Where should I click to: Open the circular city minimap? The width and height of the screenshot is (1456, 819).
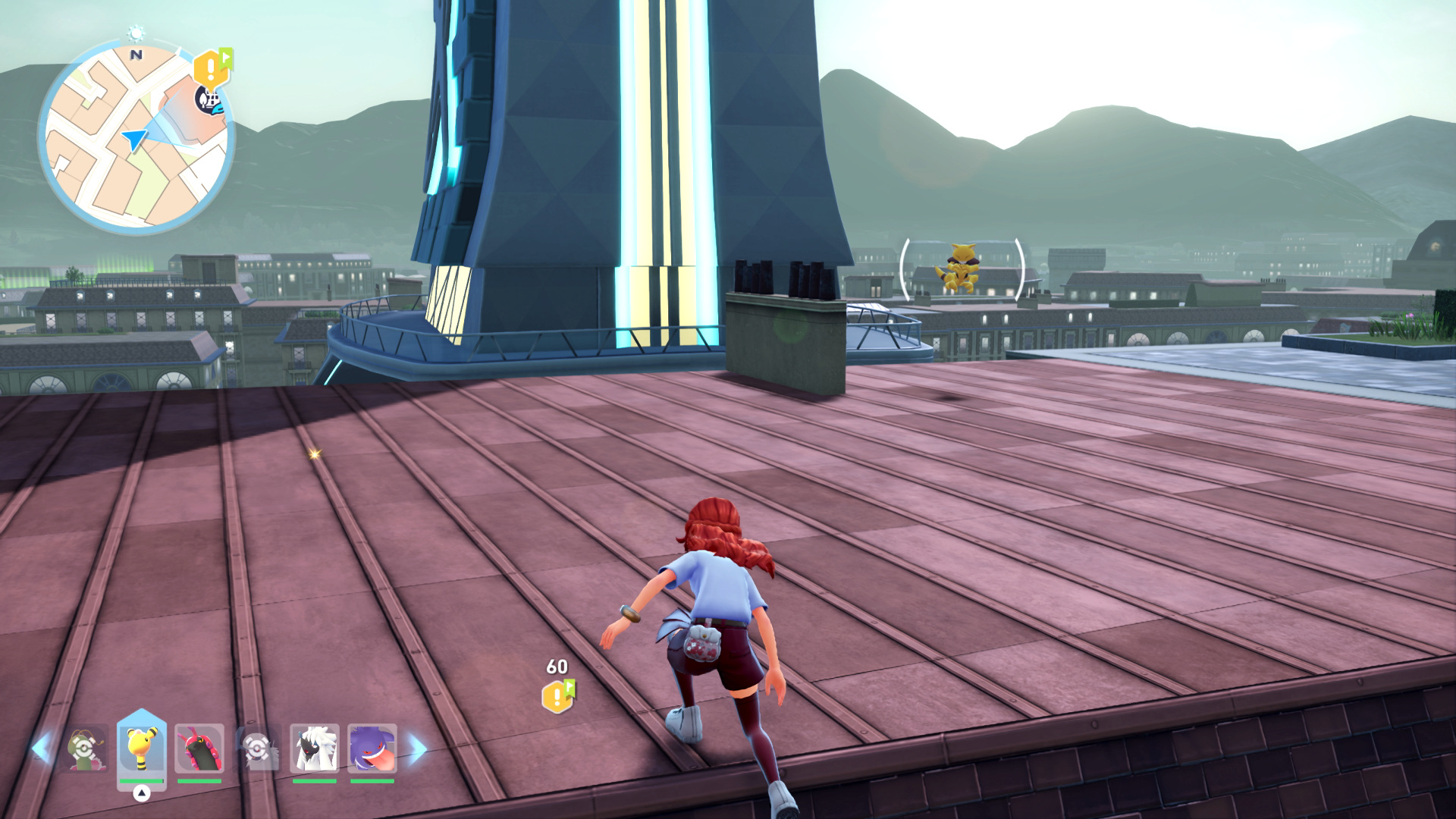pos(135,136)
